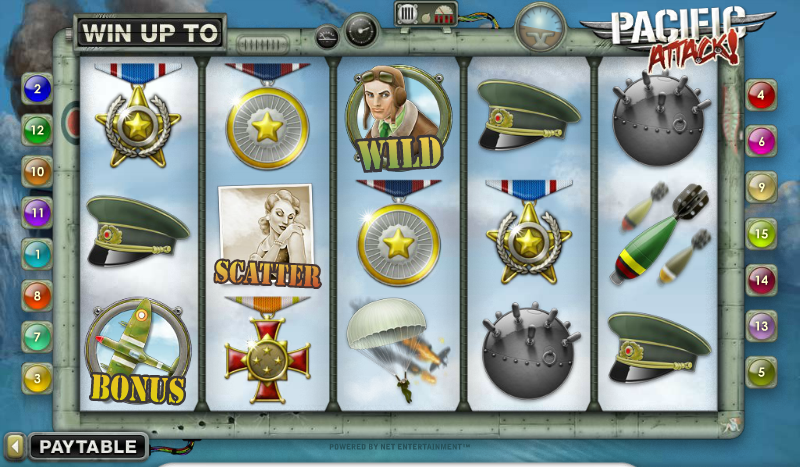Choose payline number 14 marker
The height and width of the screenshot is (467, 800).
coord(761,280)
